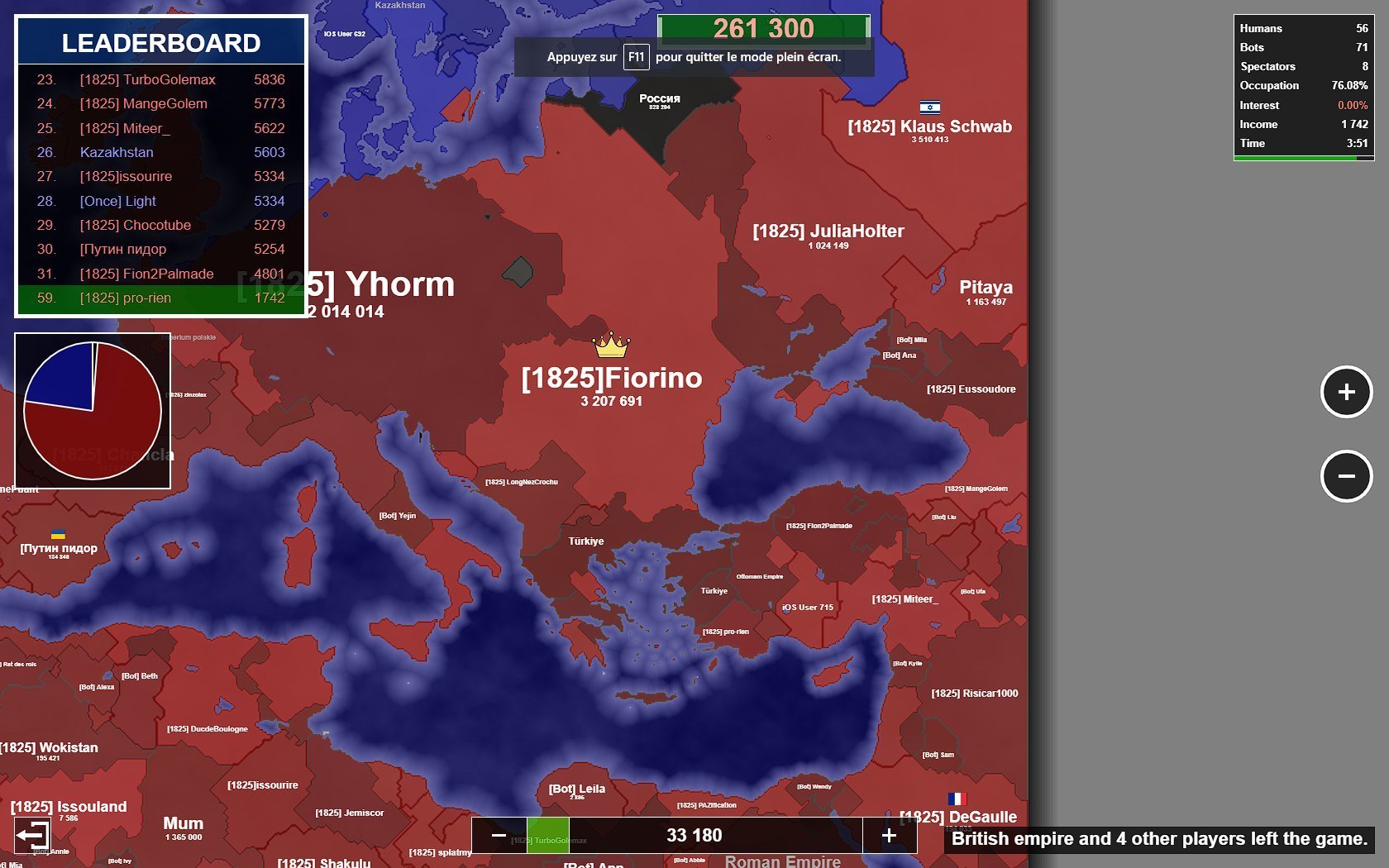The width and height of the screenshot is (1389, 868).
Task: Click the Fion2Palmade leaderboard entry
Action: (161, 274)
